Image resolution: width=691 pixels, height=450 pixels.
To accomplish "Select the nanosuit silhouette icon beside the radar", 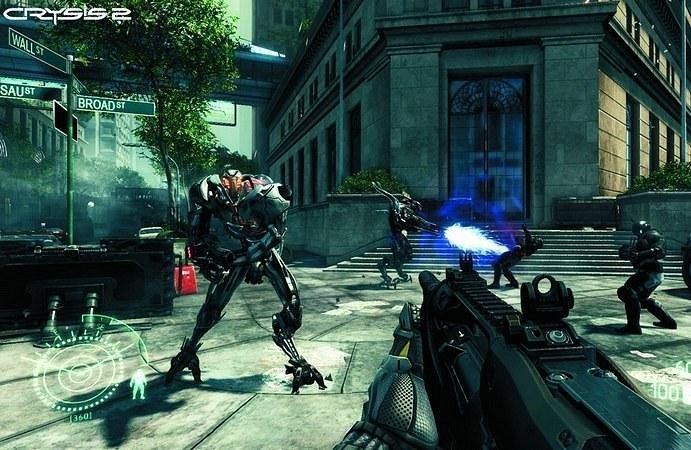I will point(138,384).
